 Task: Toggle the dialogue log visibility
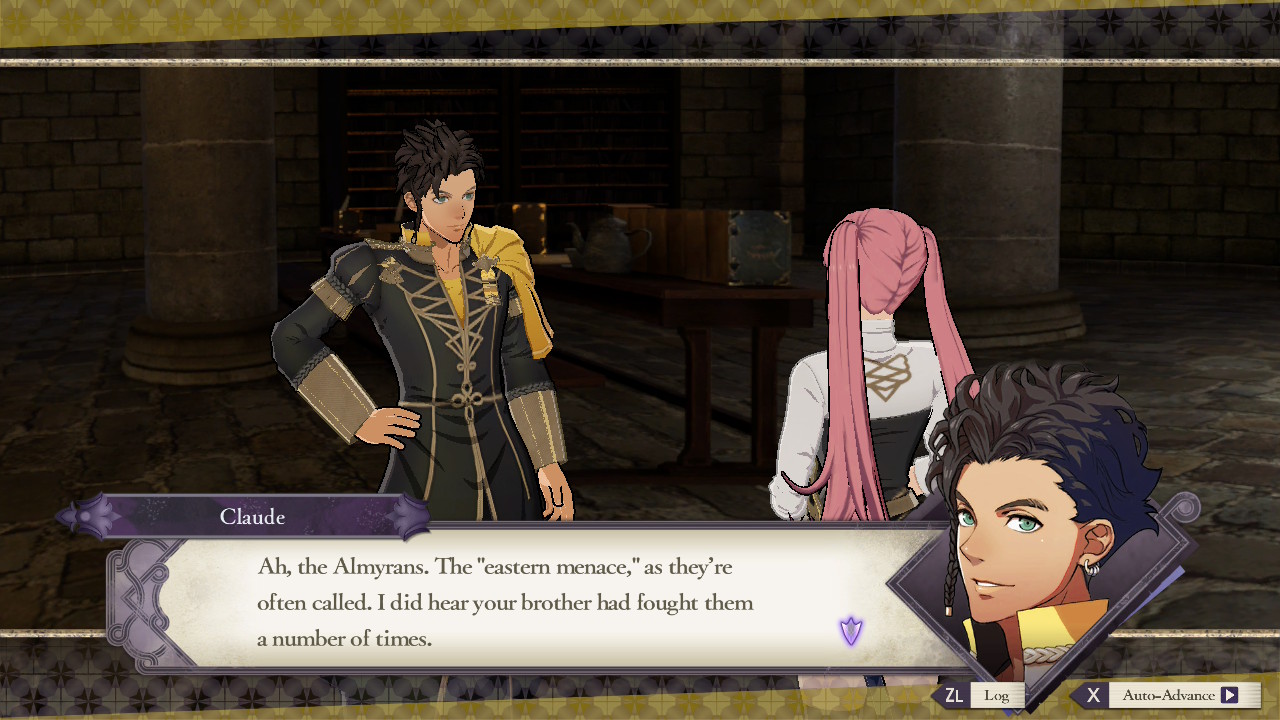coord(996,694)
